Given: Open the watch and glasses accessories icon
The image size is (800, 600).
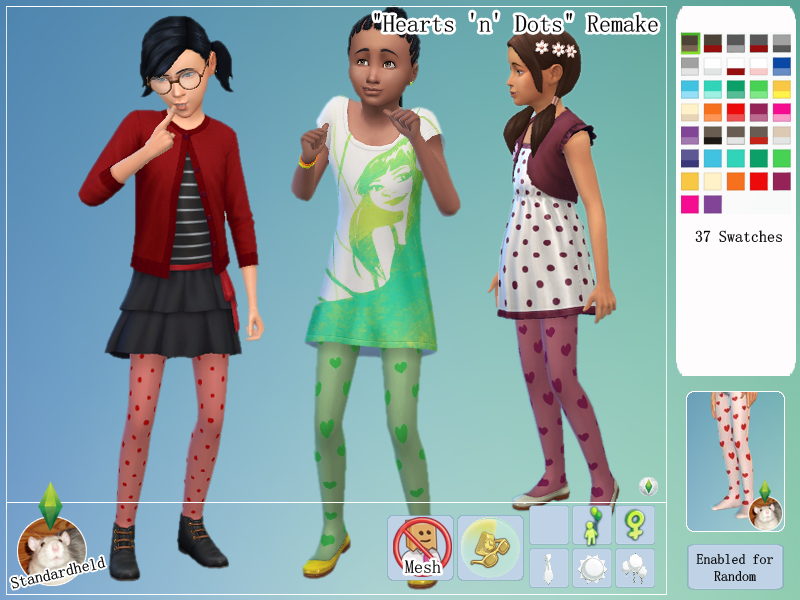Looking at the screenshot, I should [x=490, y=548].
